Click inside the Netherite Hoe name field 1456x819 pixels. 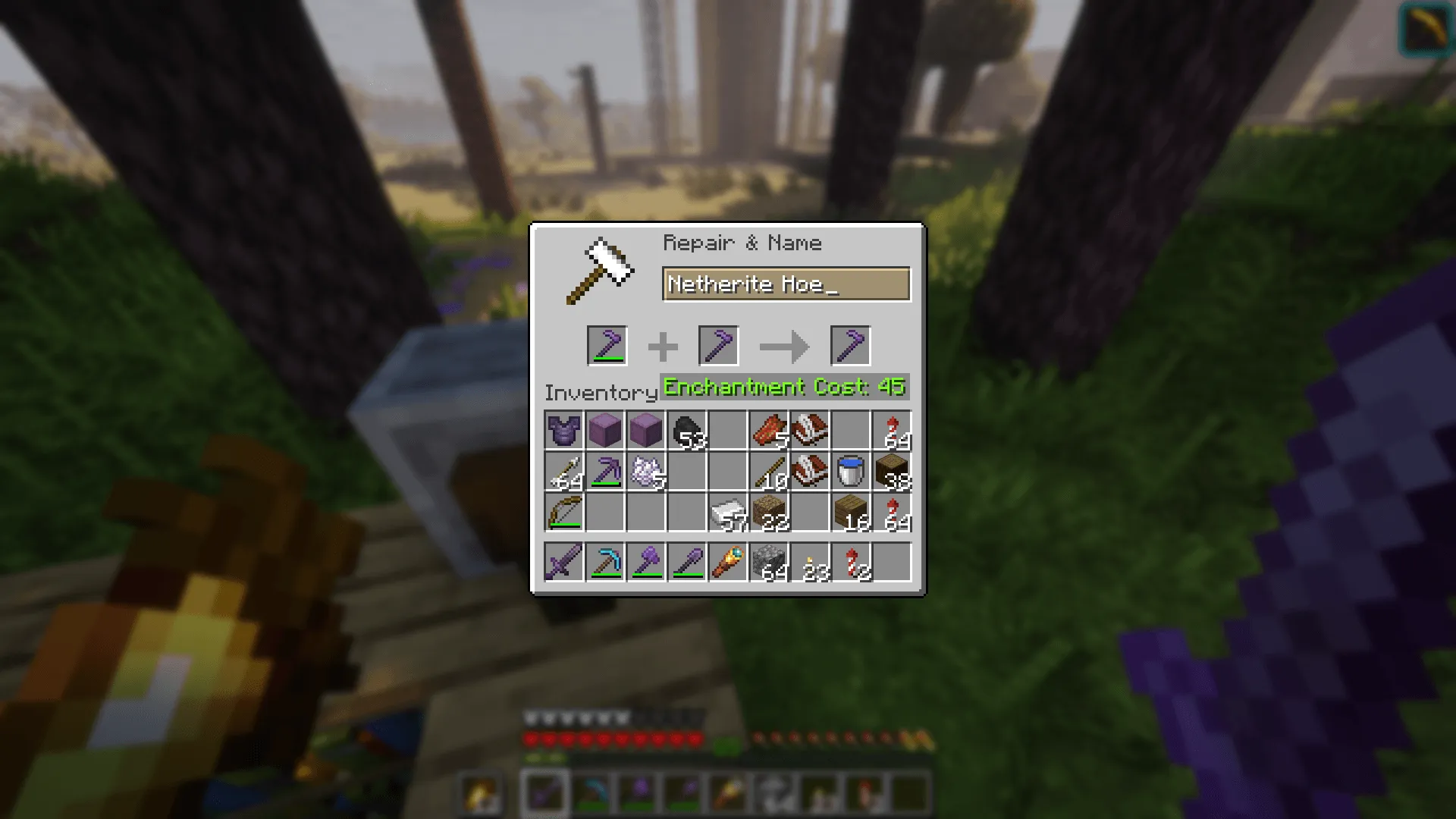tap(785, 284)
